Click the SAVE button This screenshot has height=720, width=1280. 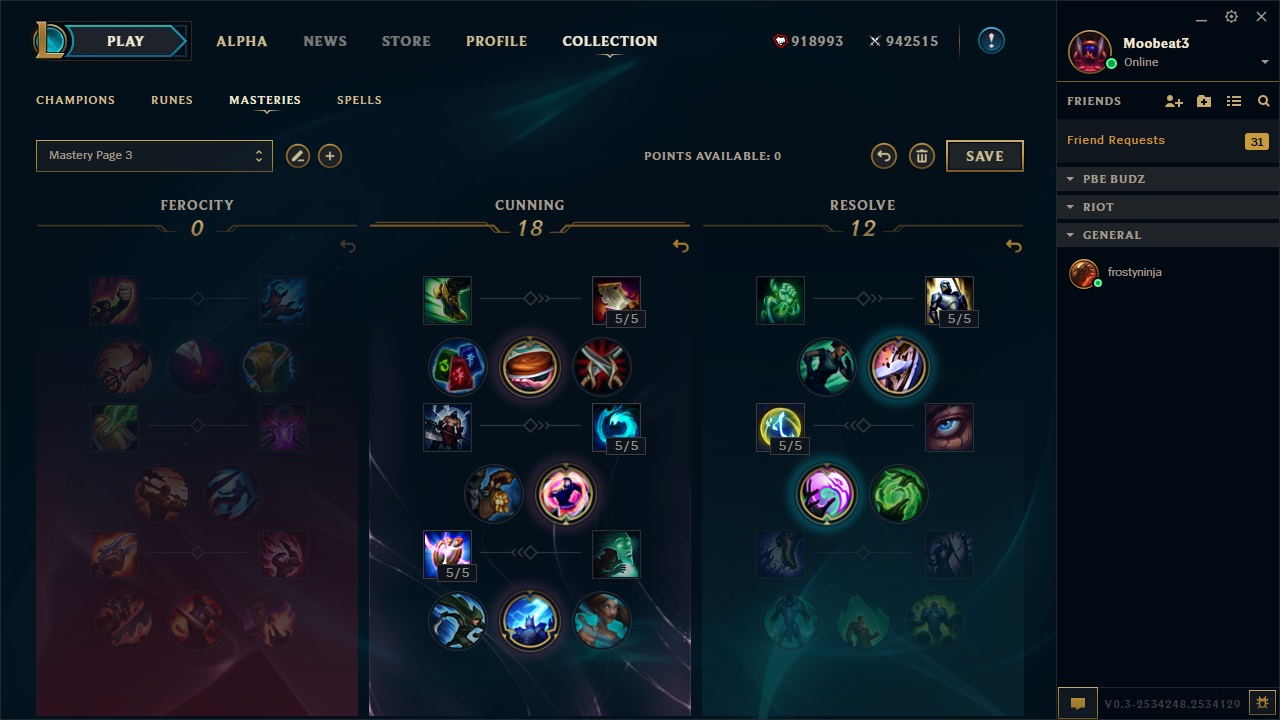[984, 156]
